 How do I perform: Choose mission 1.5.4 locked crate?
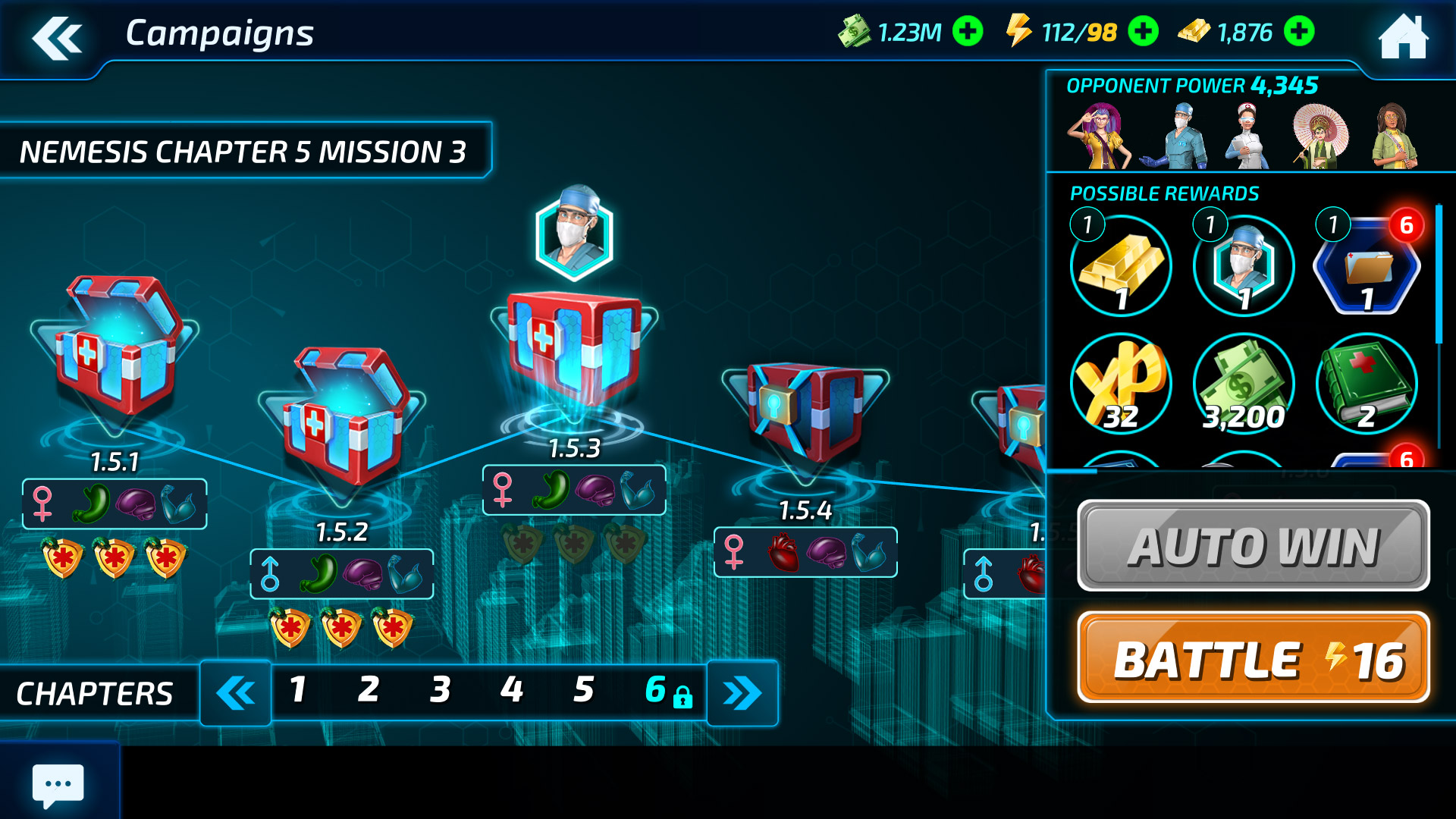coord(805,413)
